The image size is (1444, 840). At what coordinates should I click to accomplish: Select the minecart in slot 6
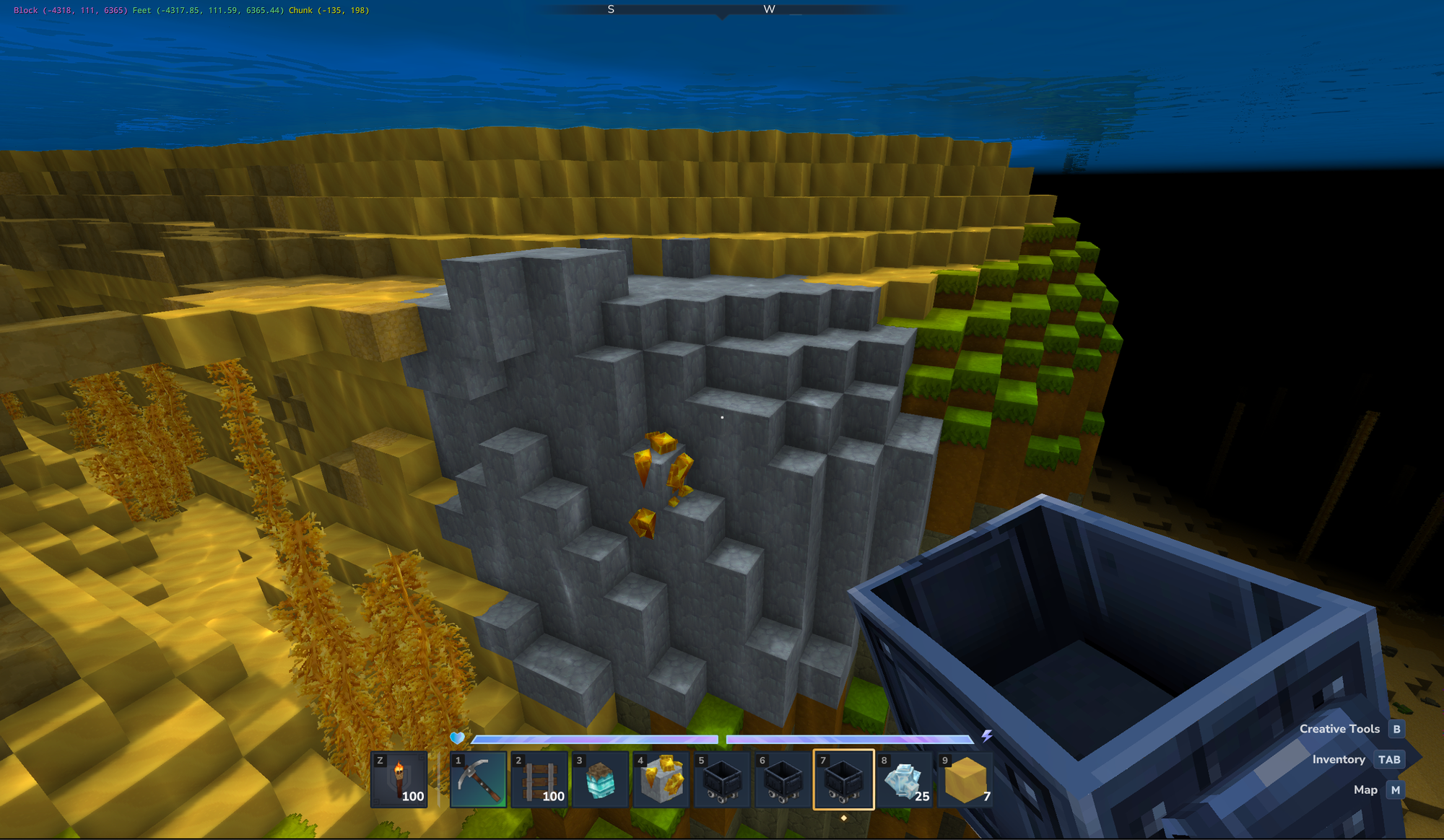[x=783, y=779]
